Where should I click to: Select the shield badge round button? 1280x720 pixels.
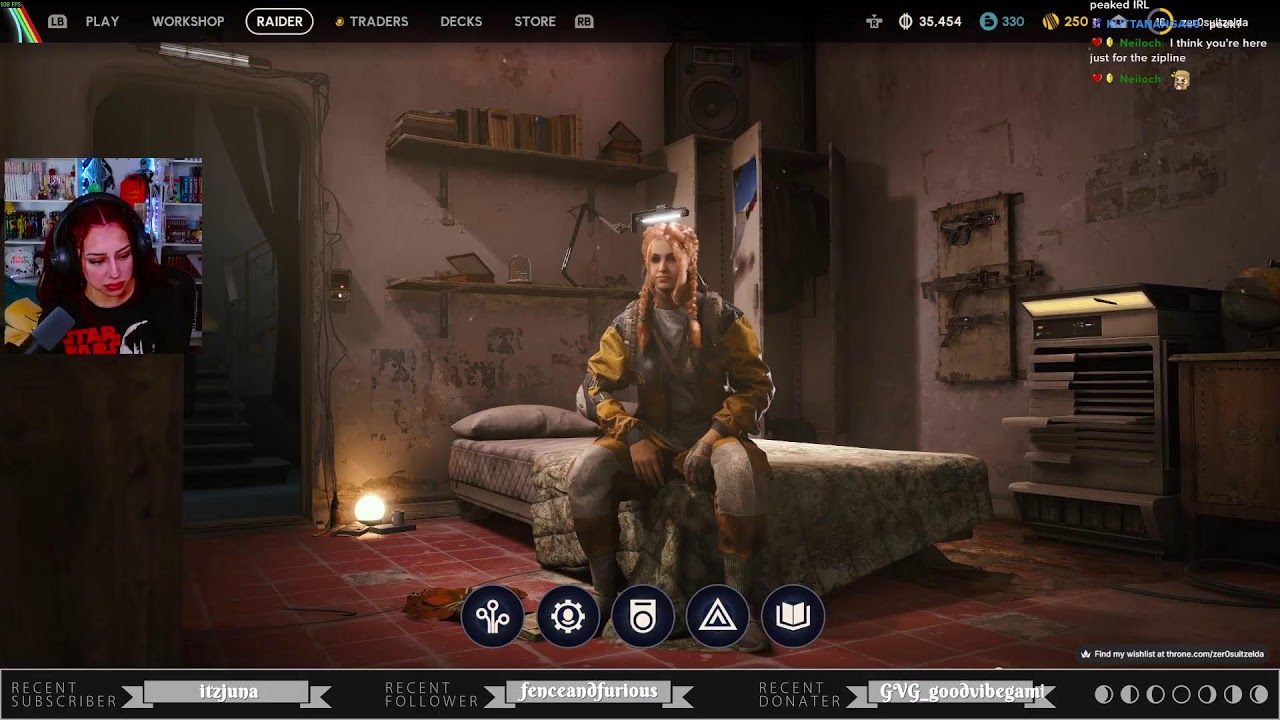(x=643, y=617)
